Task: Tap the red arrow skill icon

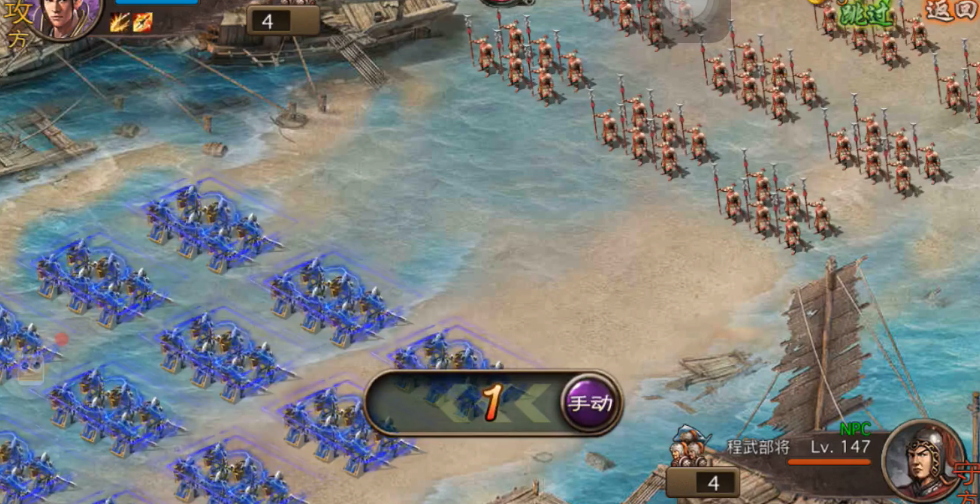Action: pos(143,22)
